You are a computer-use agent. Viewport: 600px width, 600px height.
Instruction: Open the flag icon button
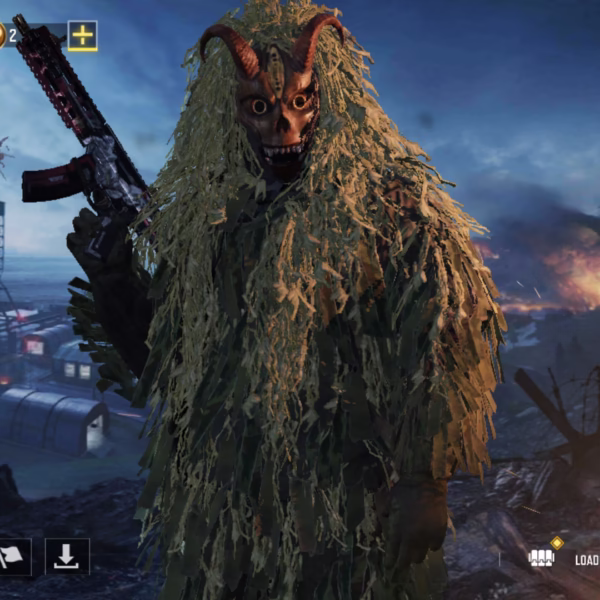pyautogui.click(x=14, y=556)
